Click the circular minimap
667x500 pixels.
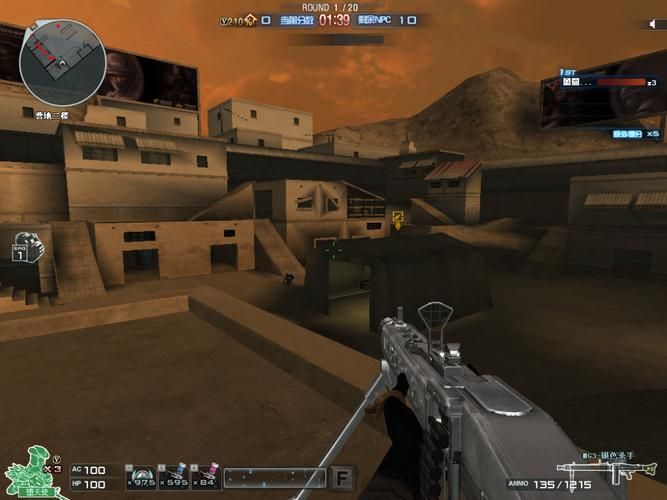(62, 64)
